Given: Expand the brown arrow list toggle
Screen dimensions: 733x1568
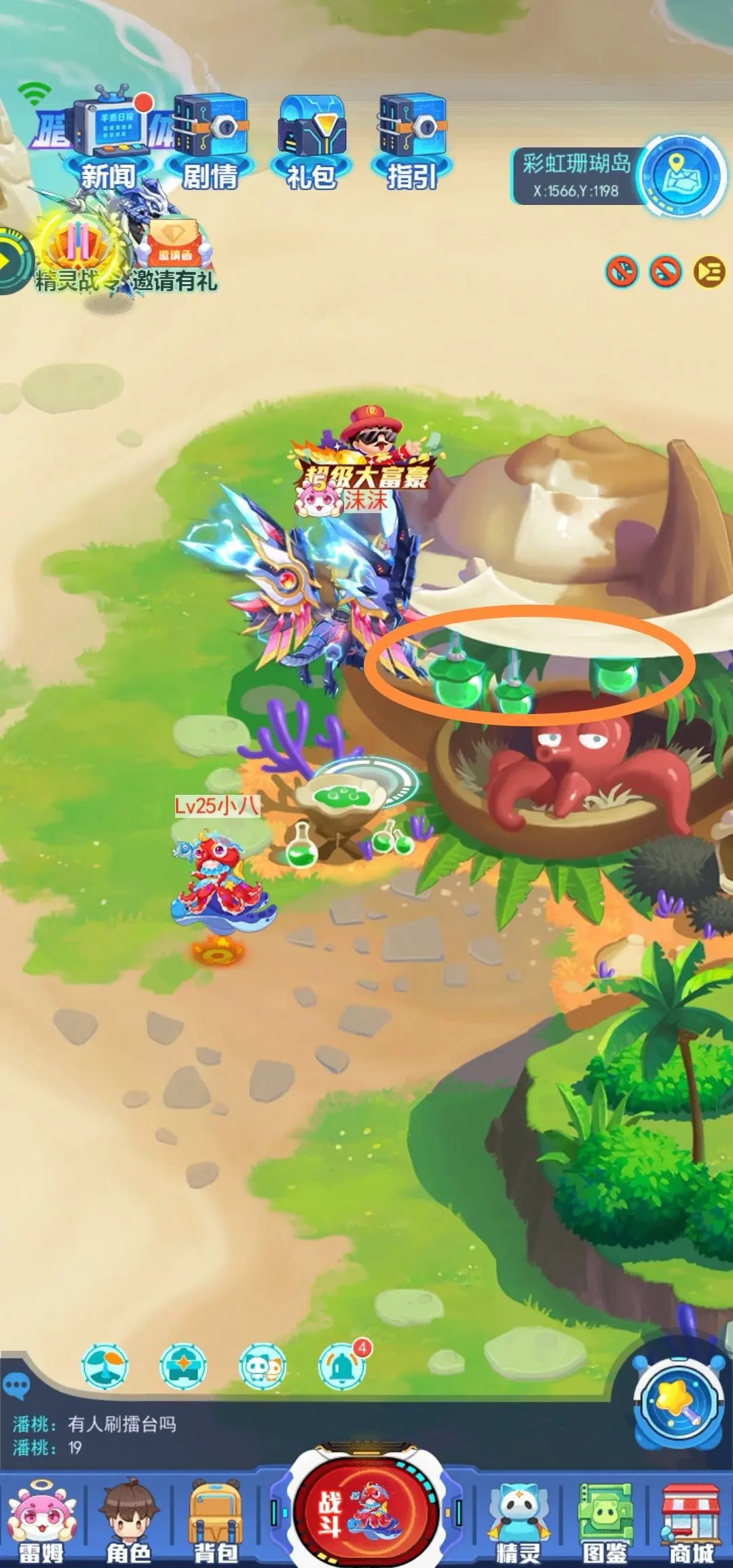Looking at the screenshot, I should coord(709,272).
